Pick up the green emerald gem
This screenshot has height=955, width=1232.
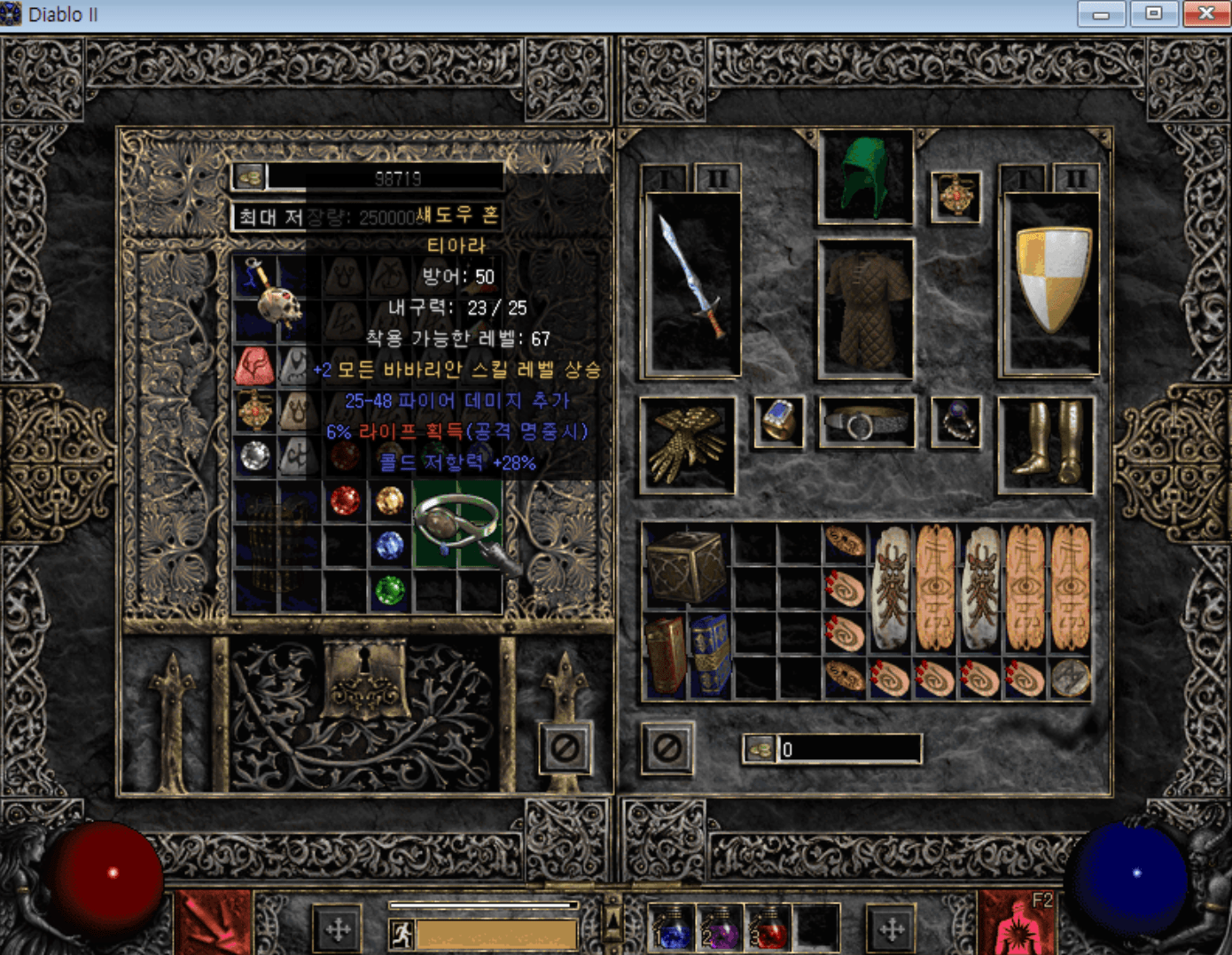point(389,590)
